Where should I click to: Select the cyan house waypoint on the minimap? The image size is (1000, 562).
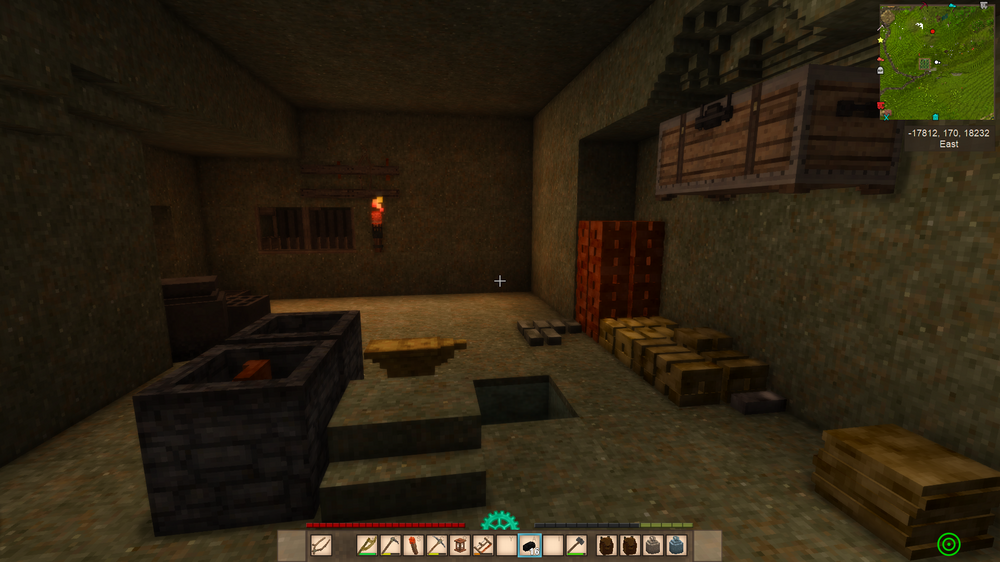(935, 117)
